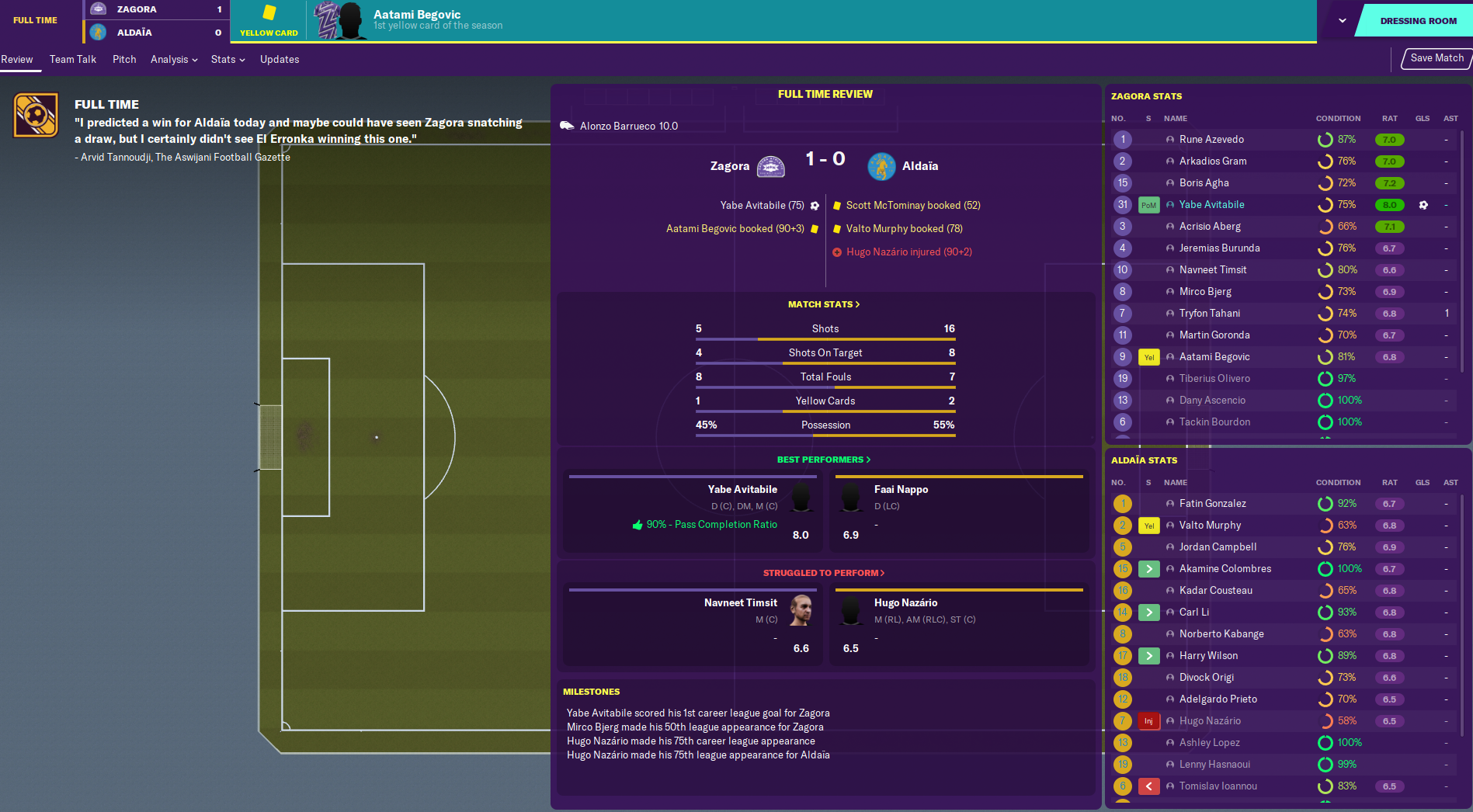Save the match replay
The width and height of the screenshot is (1473, 812).
click(x=1437, y=58)
